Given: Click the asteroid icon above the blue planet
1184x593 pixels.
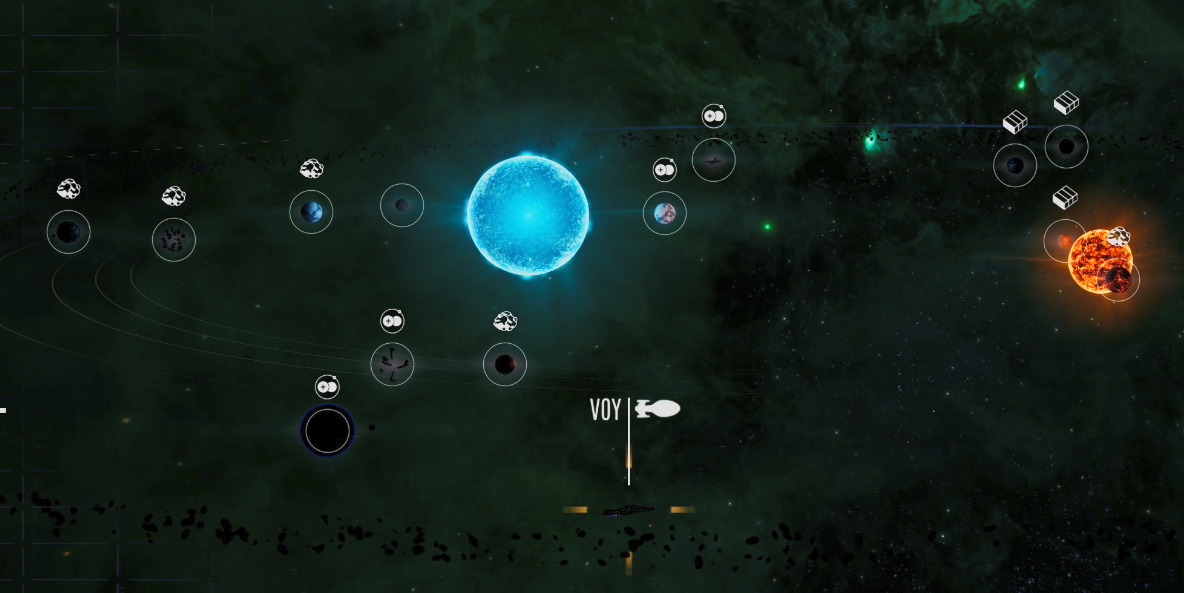Looking at the screenshot, I should 311,169.
